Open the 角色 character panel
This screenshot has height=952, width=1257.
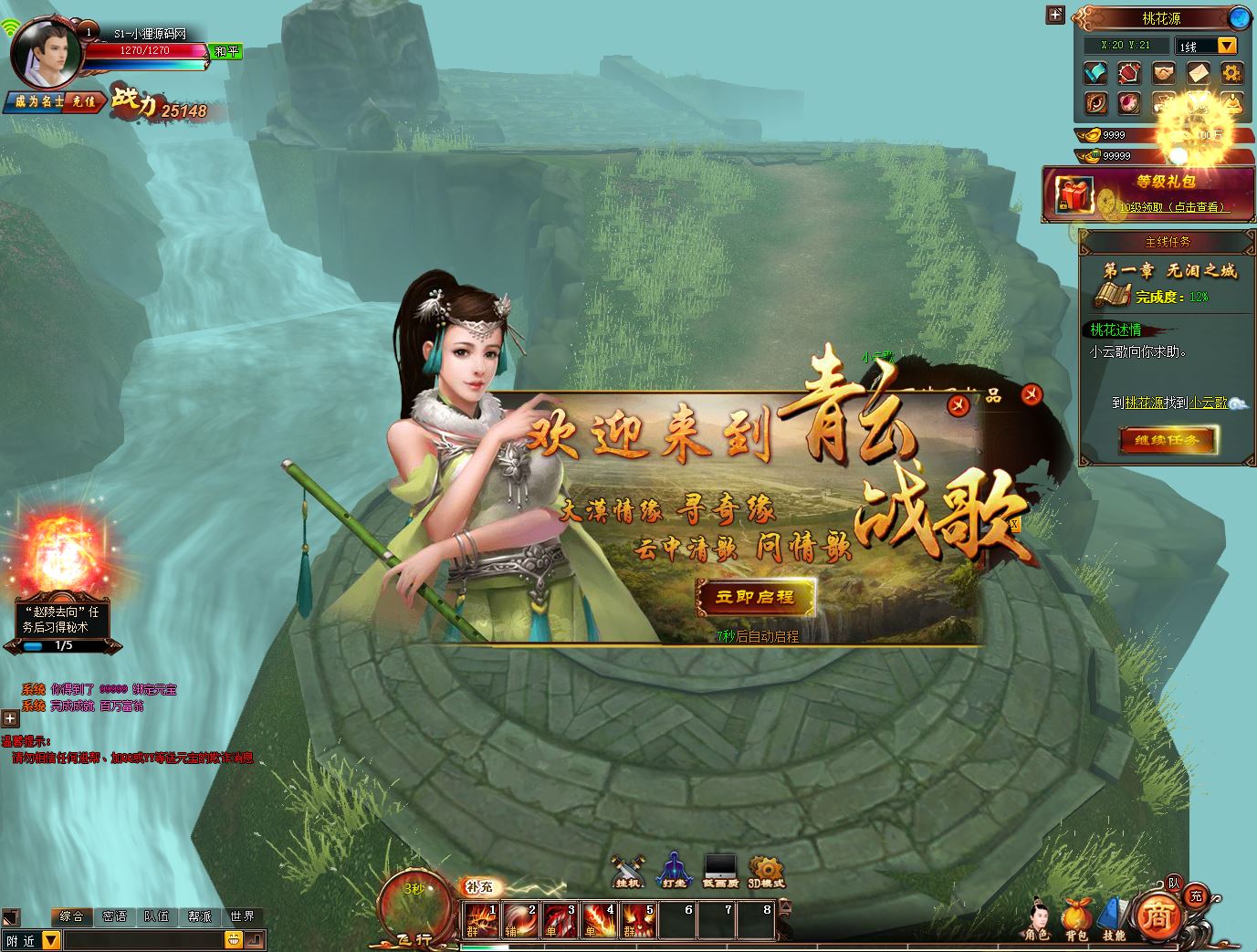pos(1036,918)
